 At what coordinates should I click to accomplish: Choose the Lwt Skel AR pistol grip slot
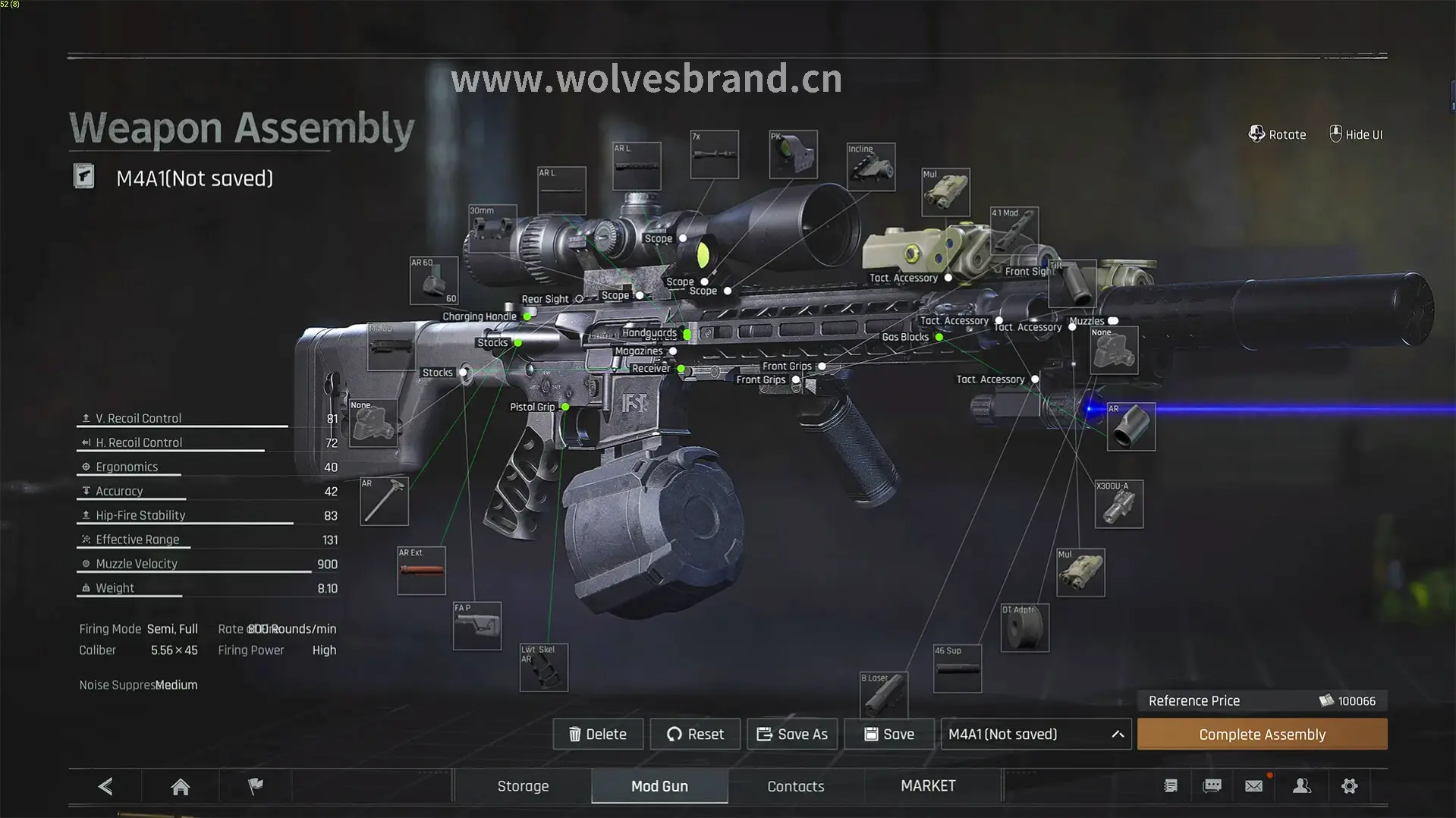(543, 668)
